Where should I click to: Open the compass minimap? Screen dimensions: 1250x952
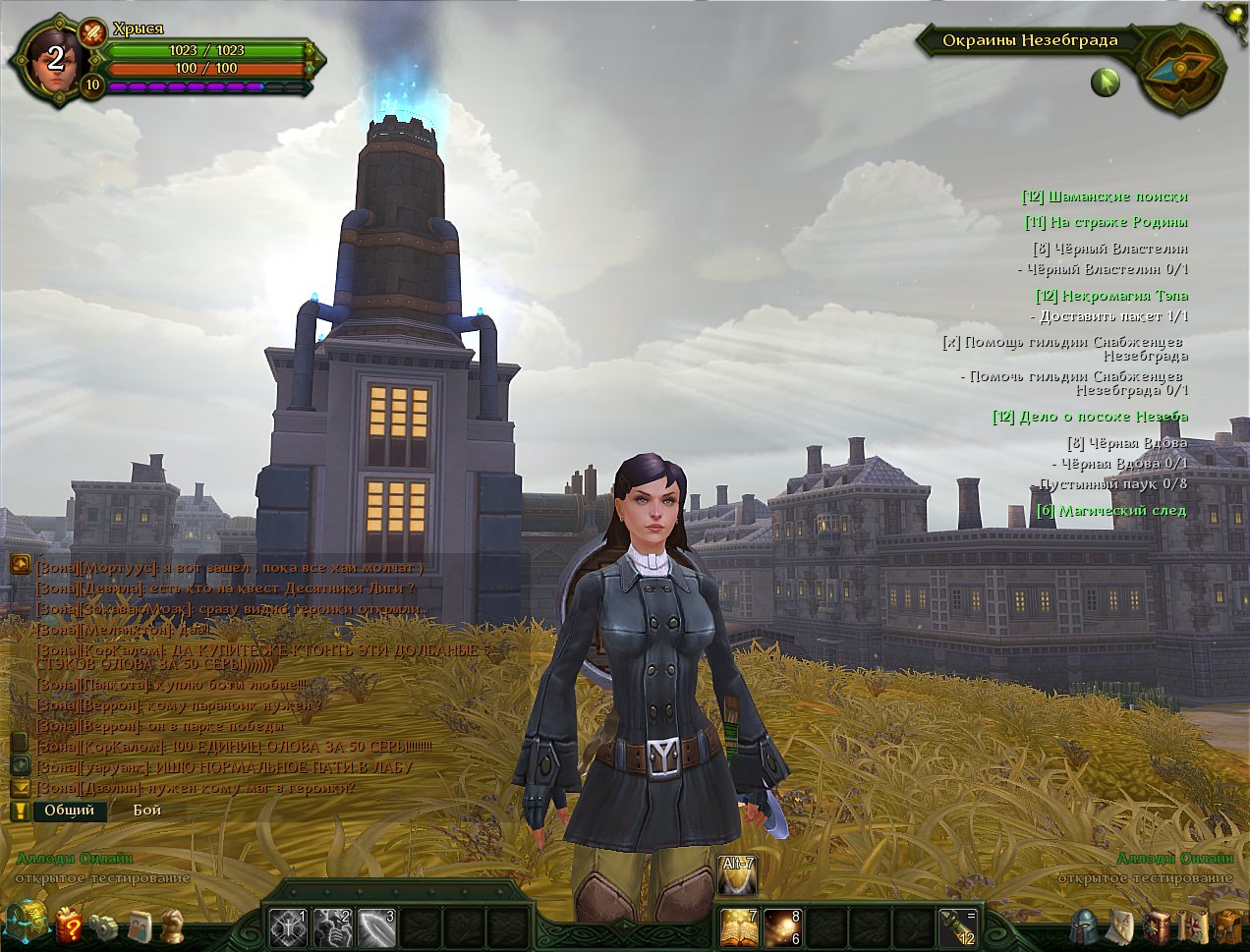(1182, 69)
